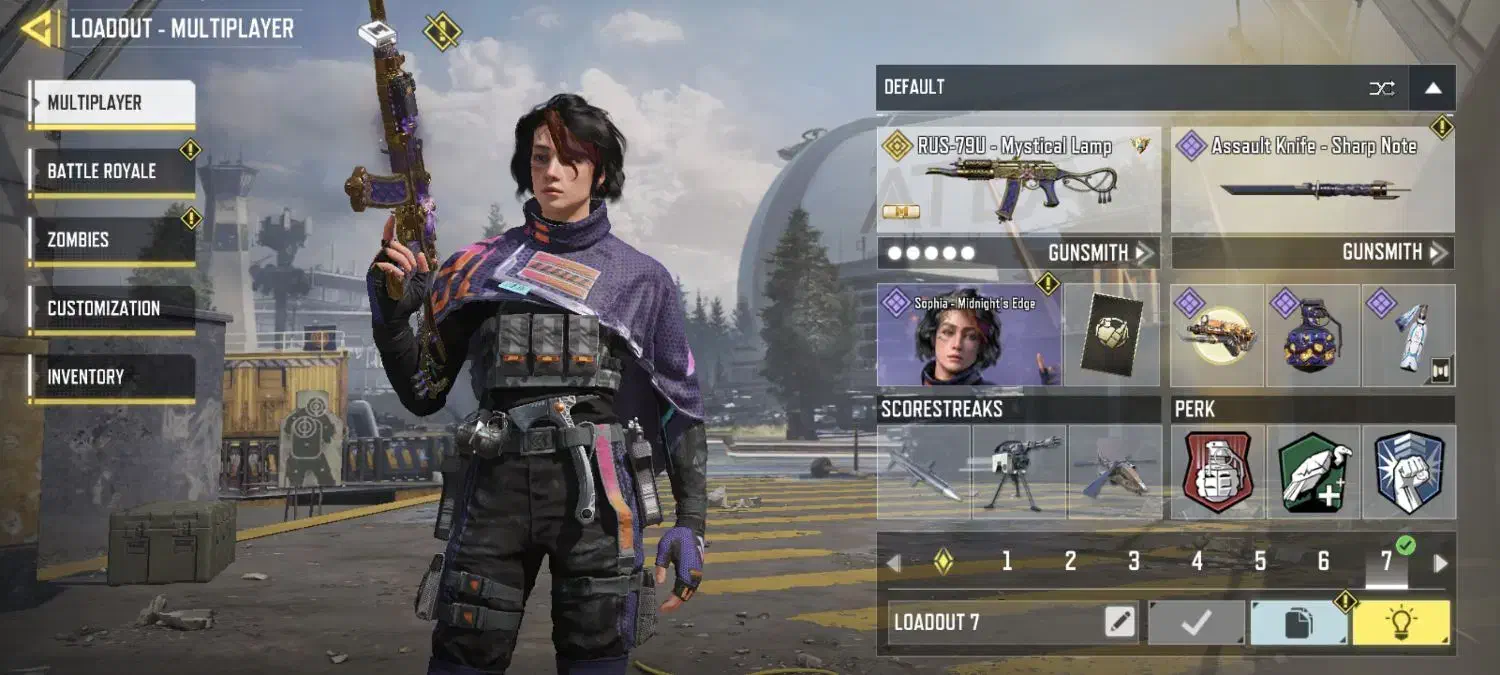Open the Zombies loadout tab
Image resolution: width=1500 pixels, height=675 pixels.
(x=111, y=240)
